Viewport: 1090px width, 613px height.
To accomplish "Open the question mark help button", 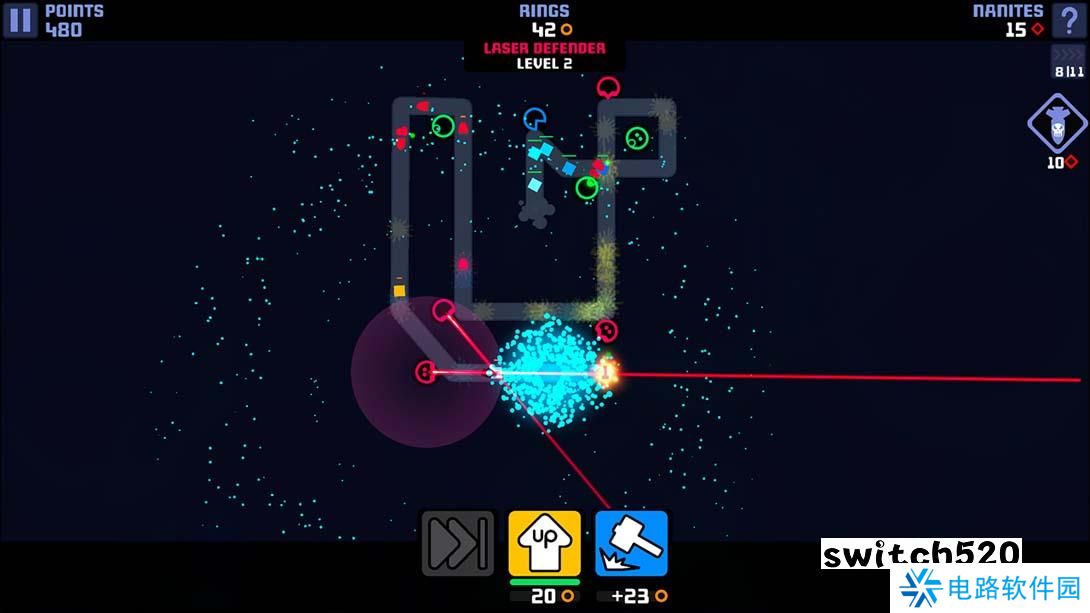I will pos(1069,20).
